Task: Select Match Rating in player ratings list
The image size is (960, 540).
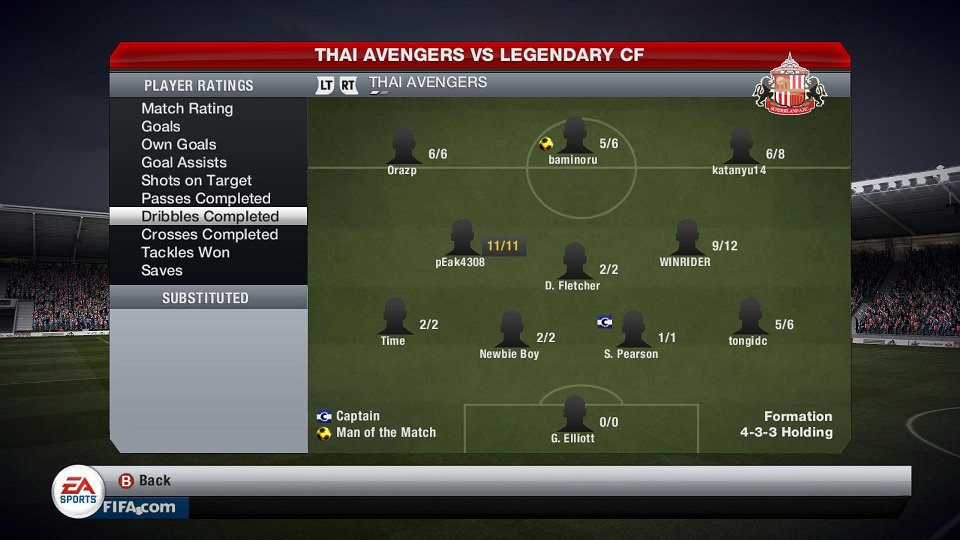Action: pos(187,108)
